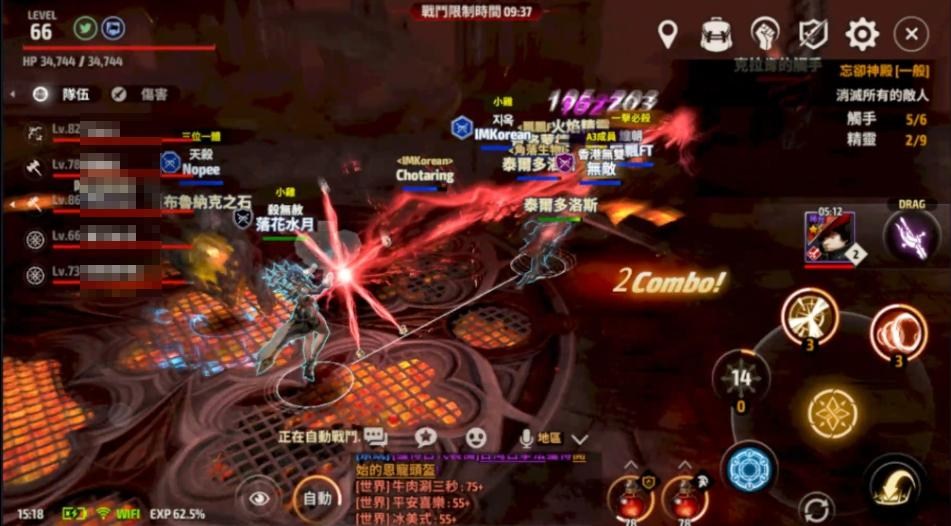Toggle the 自動 auto-battle button
Screen dimensions: 951x526
pyautogui.click(x=316, y=497)
